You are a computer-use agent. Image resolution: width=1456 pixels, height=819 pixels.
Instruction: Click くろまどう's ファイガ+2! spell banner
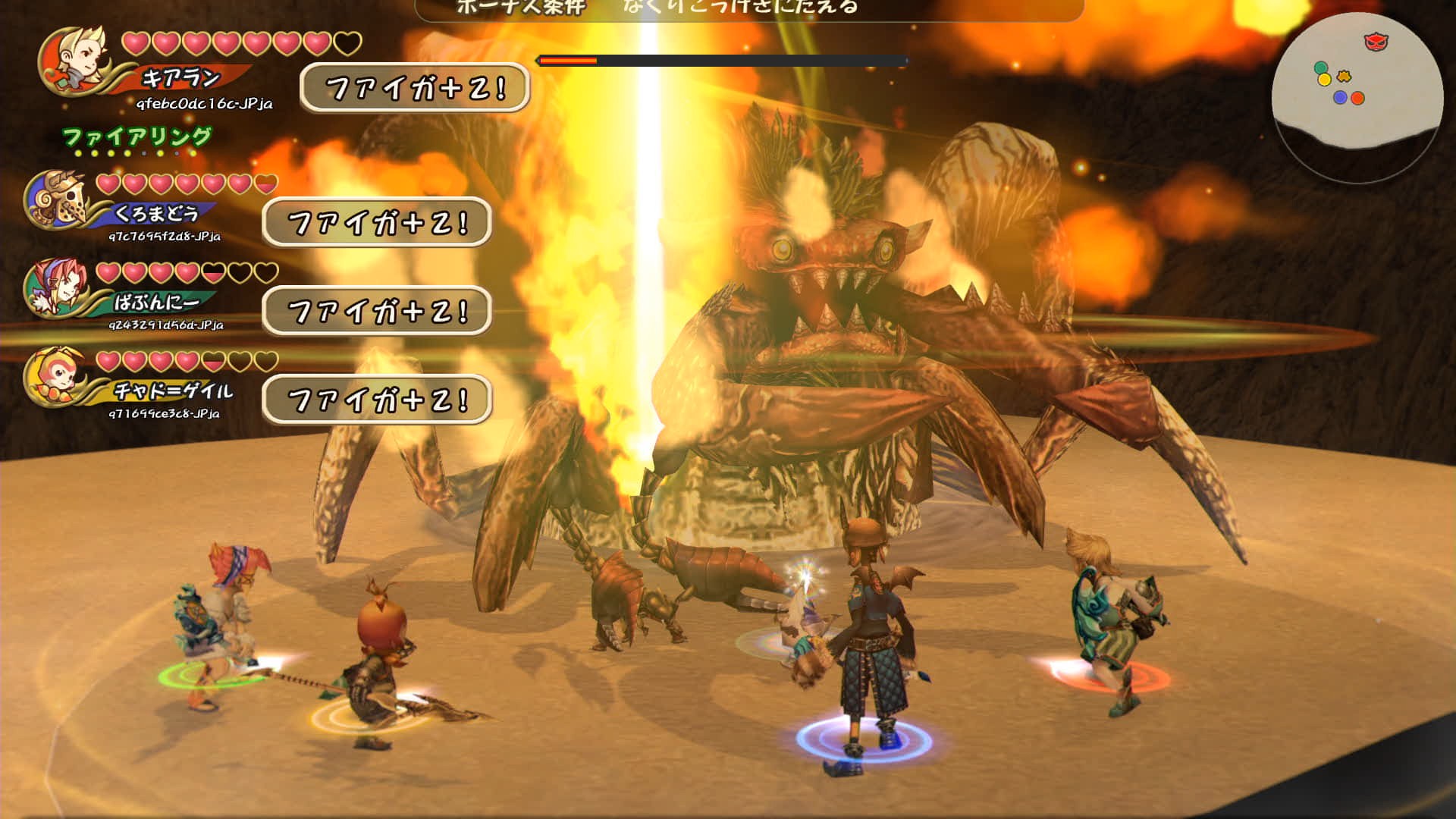pyautogui.click(x=377, y=222)
